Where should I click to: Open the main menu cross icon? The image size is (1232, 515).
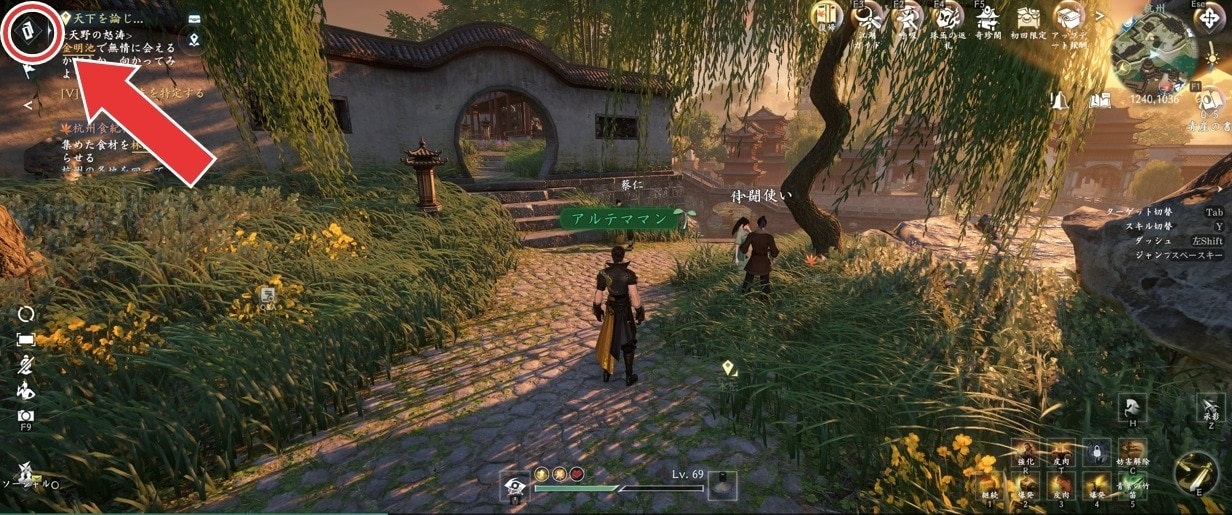tap(1208, 18)
